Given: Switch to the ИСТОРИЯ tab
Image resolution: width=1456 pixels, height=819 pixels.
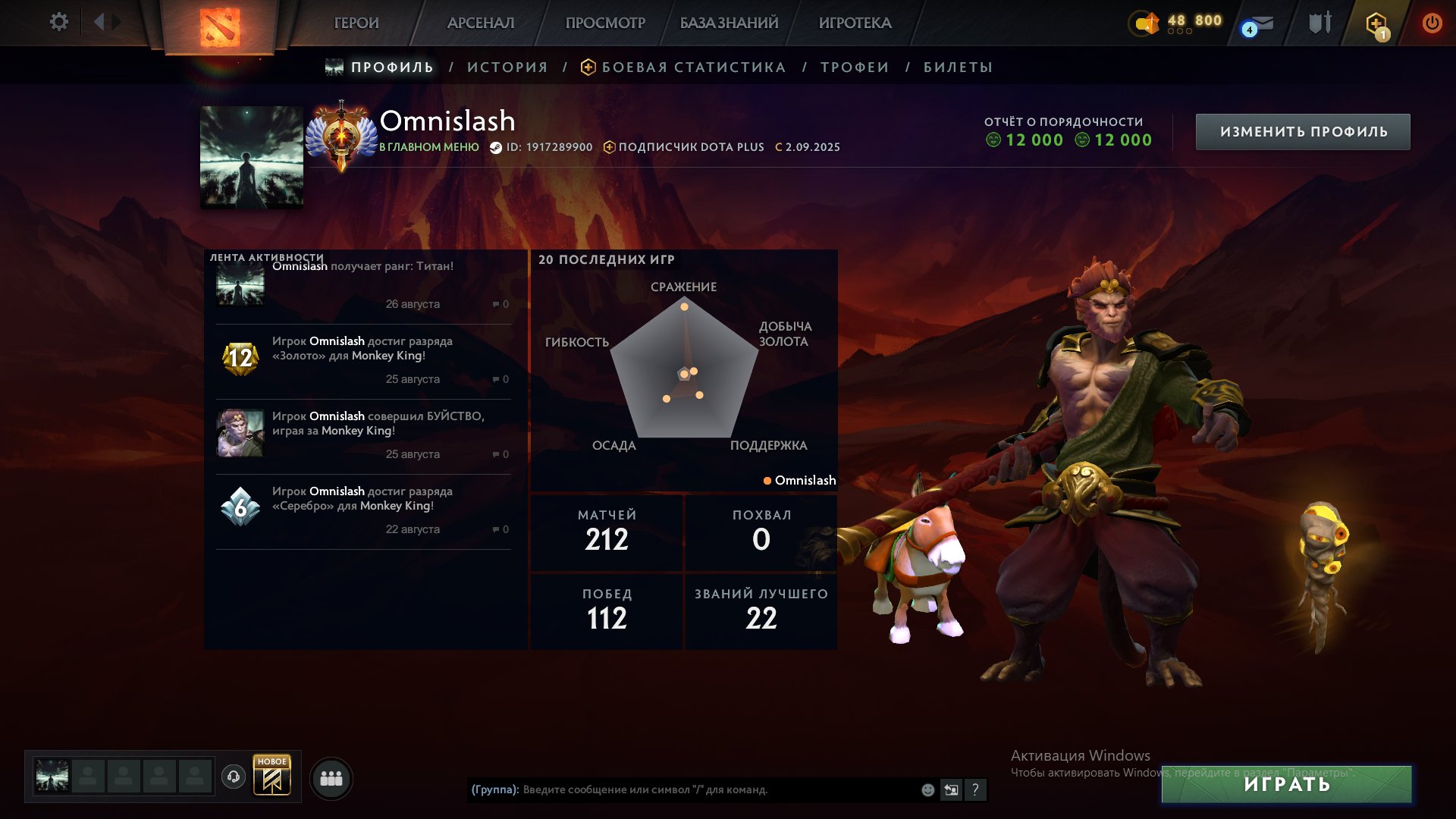Looking at the screenshot, I should point(507,67).
